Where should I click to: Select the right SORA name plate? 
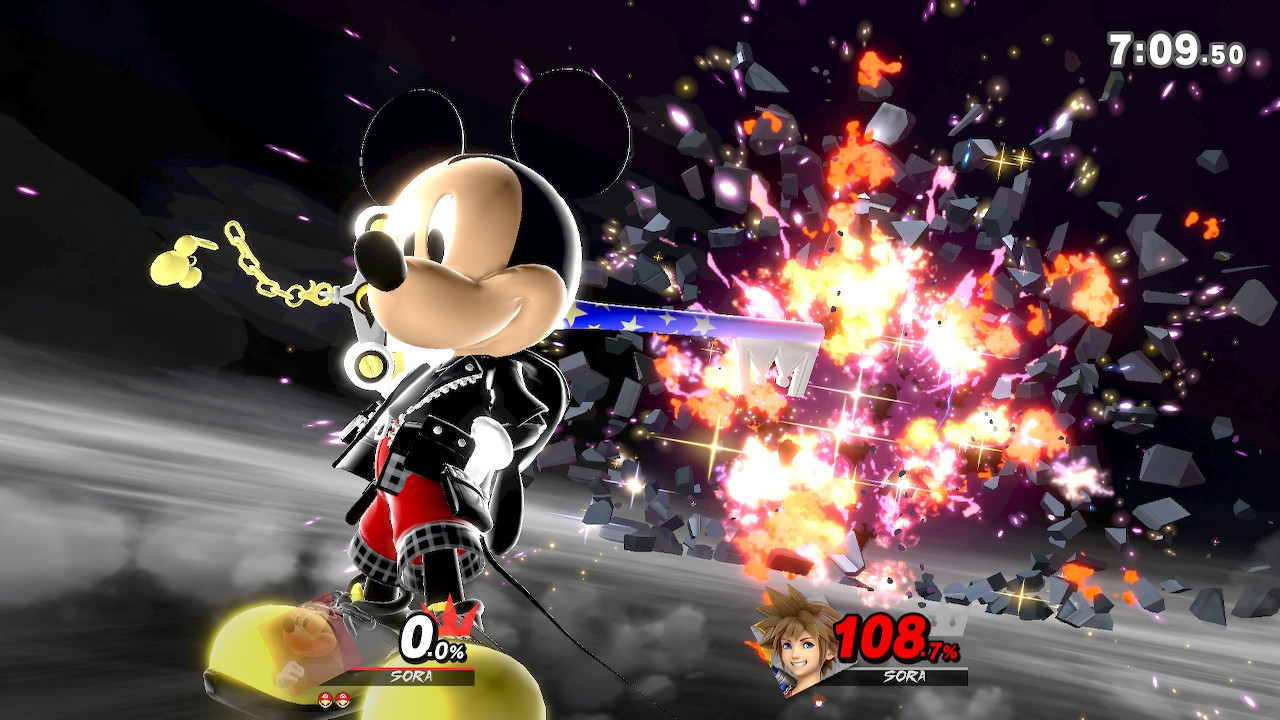point(904,675)
